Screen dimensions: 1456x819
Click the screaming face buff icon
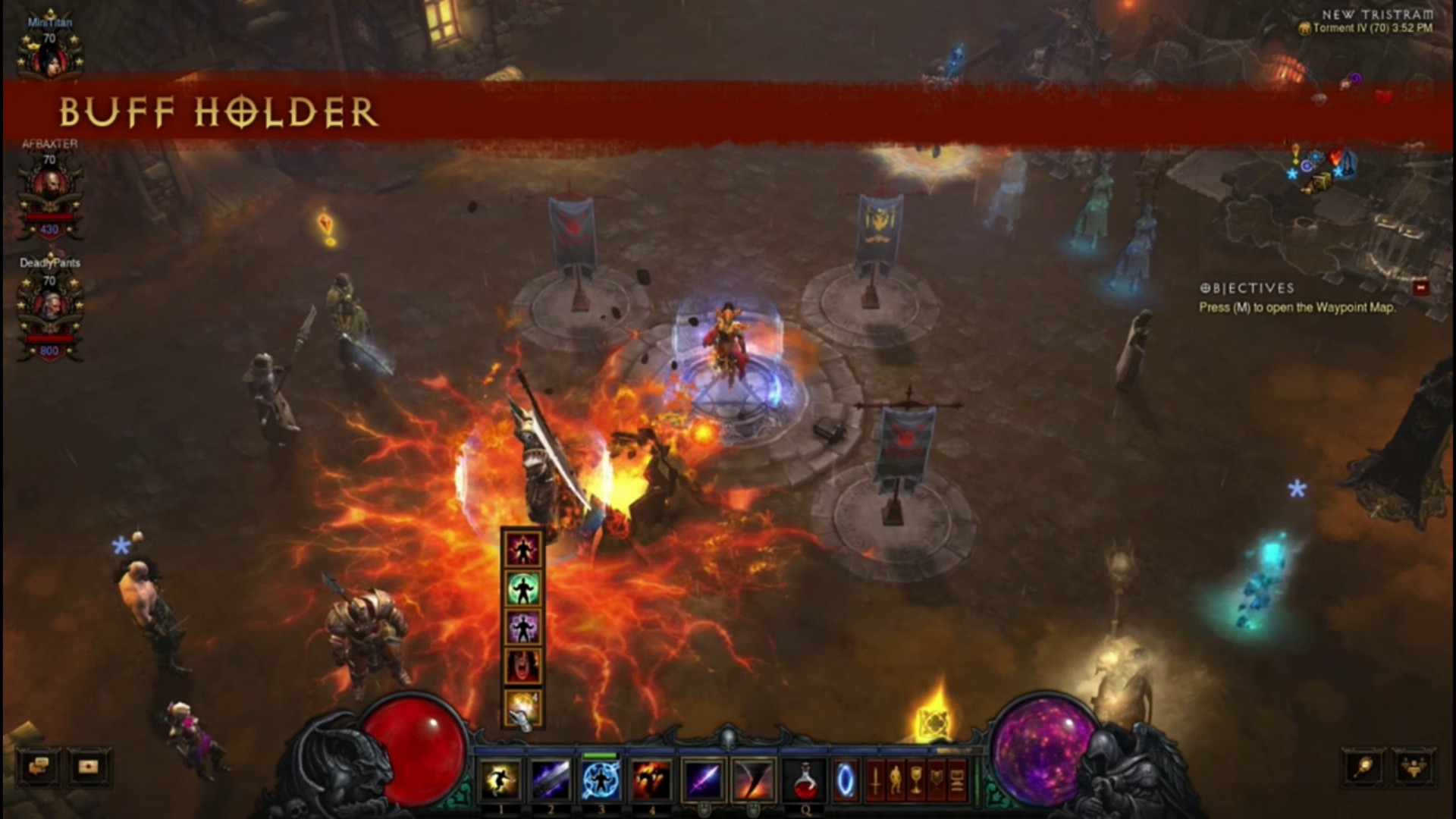522,667
